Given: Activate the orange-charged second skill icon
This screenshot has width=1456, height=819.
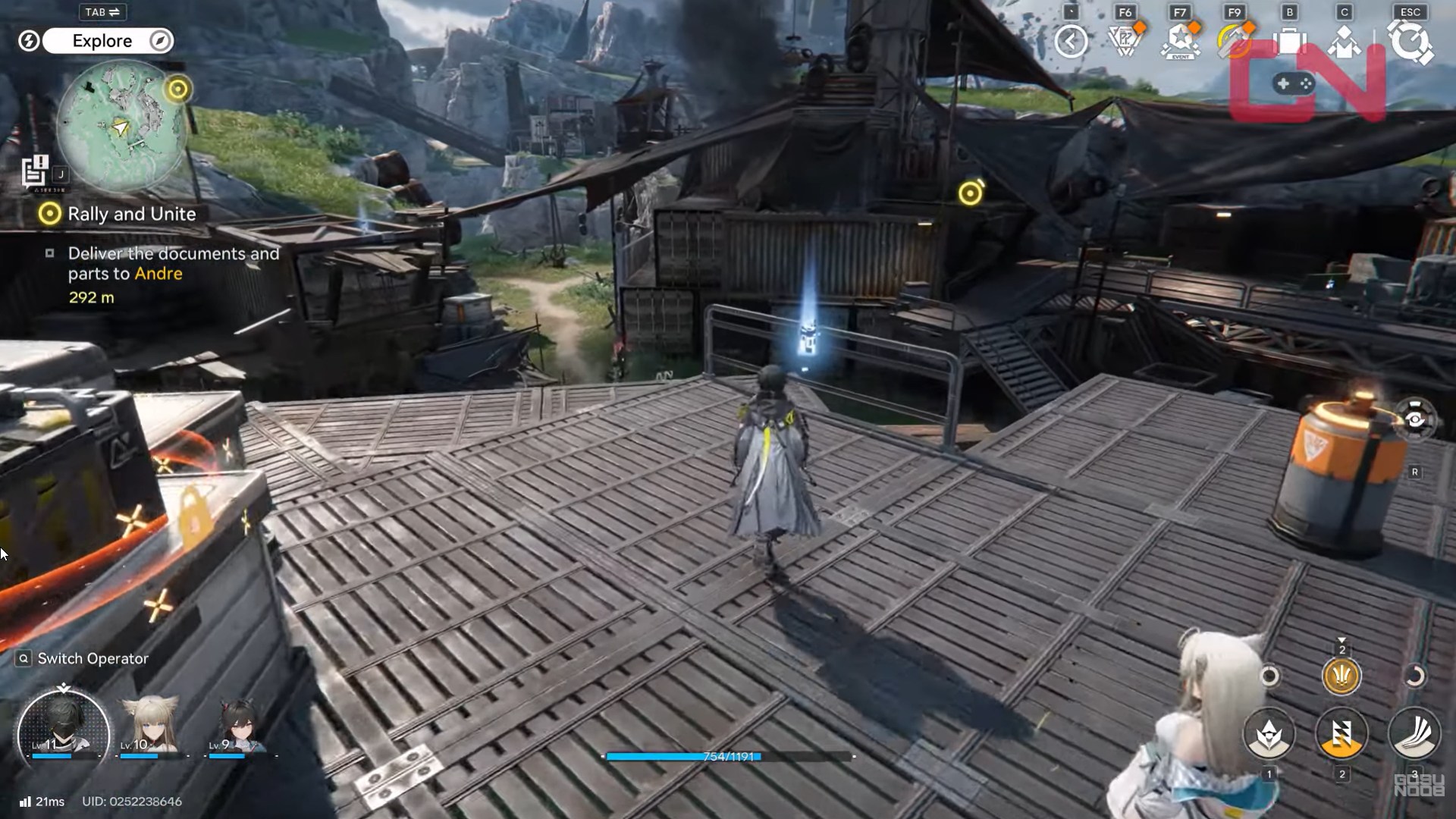Looking at the screenshot, I should (1341, 734).
